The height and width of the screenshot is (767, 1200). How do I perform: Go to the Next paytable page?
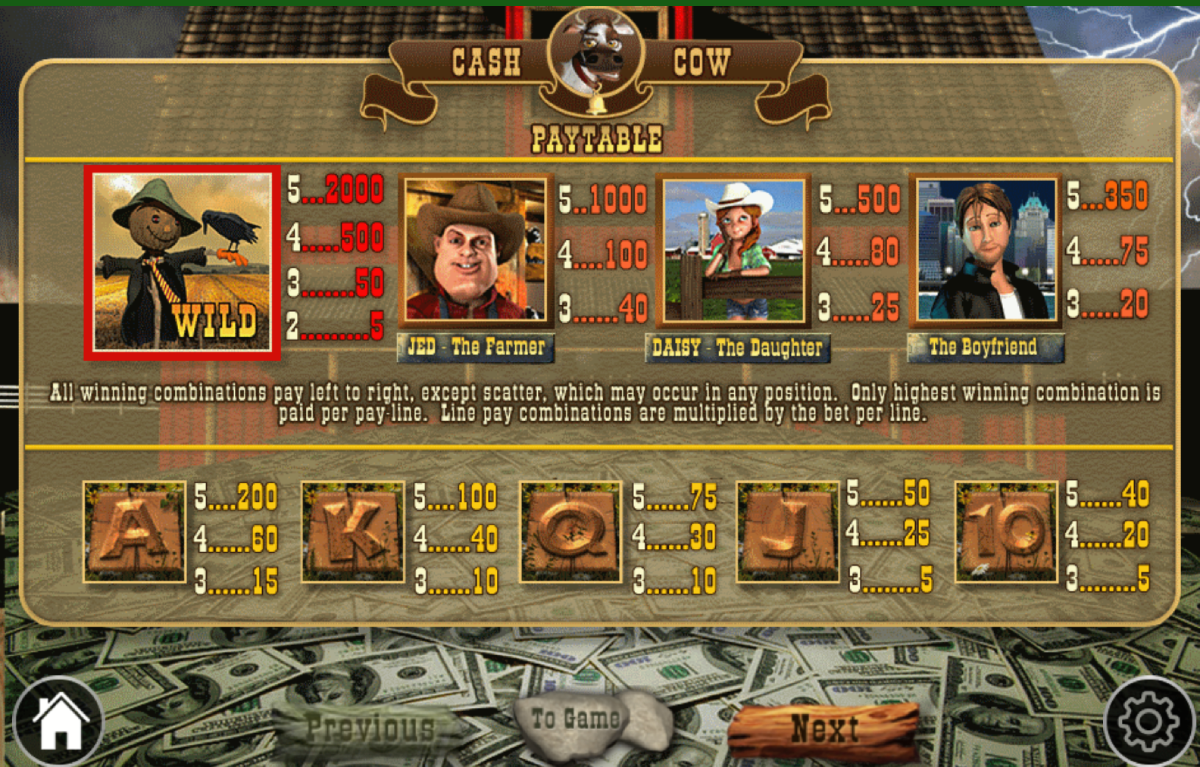(823, 729)
